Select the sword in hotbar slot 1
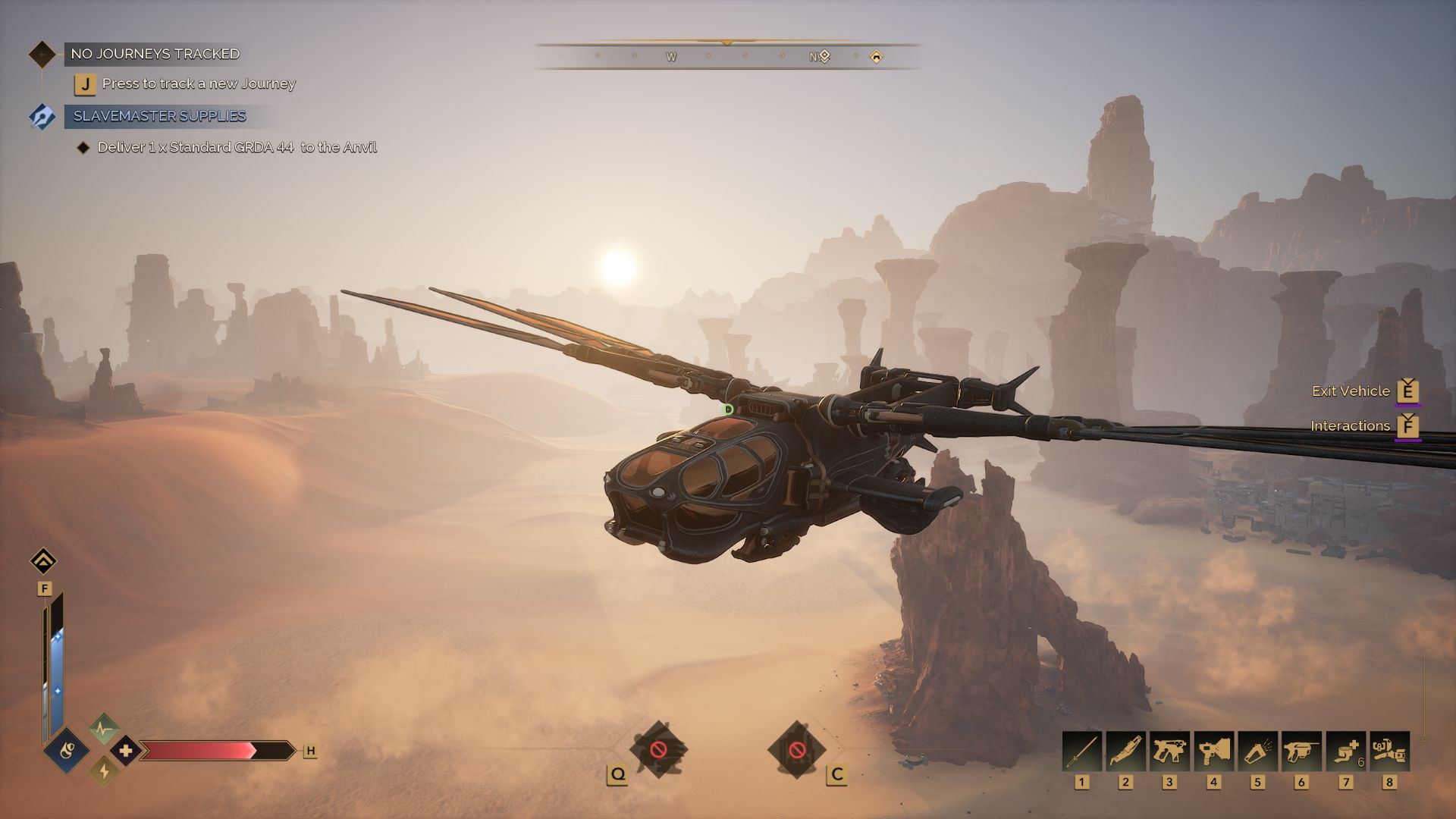Screen dimensions: 1456x819 (x=1081, y=751)
